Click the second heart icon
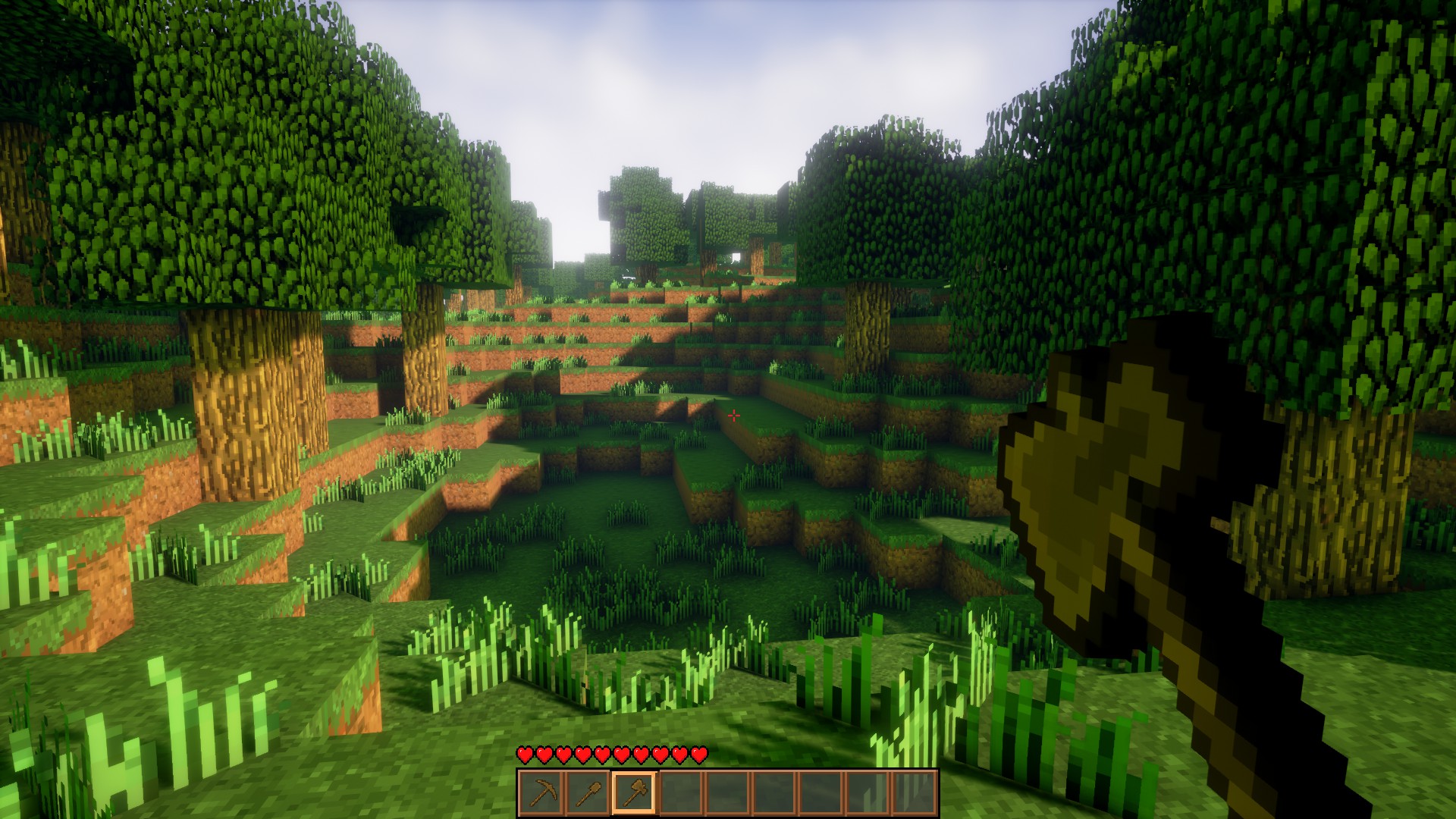Image resolution: width=1456 pixels, height=819 pixels. point(544,755)
